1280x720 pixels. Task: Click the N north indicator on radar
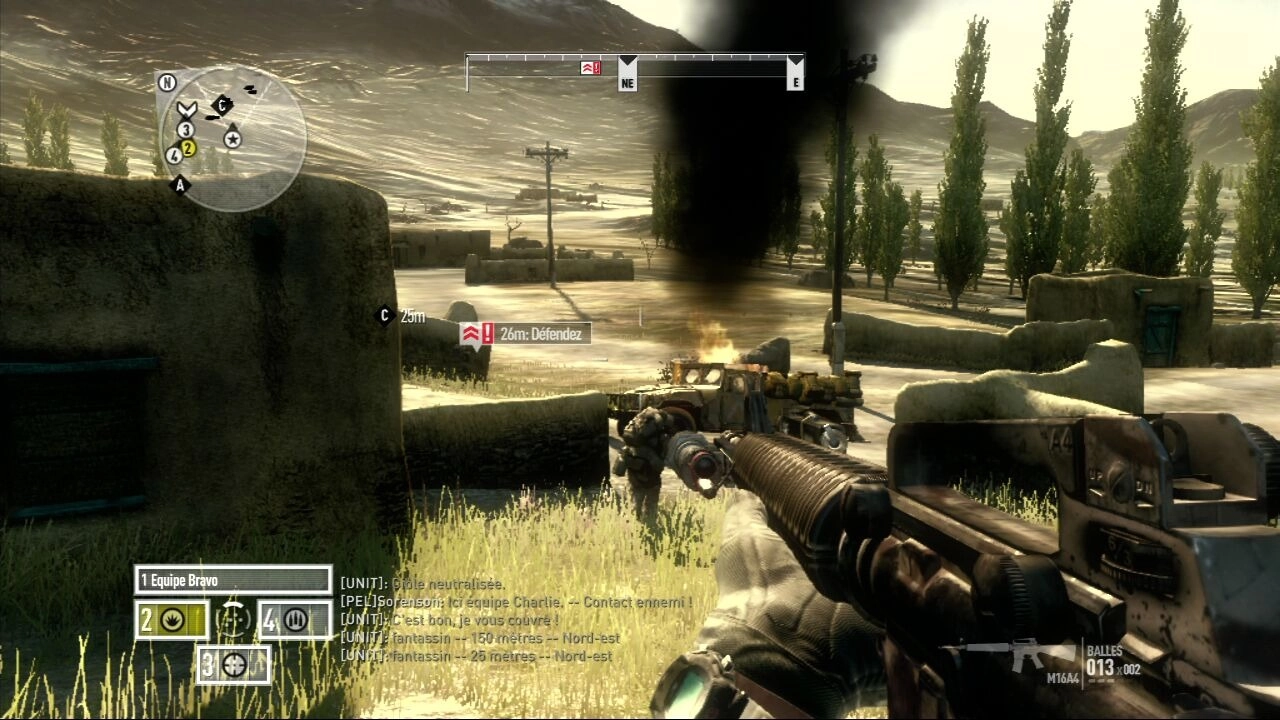(x=167, y=82)
